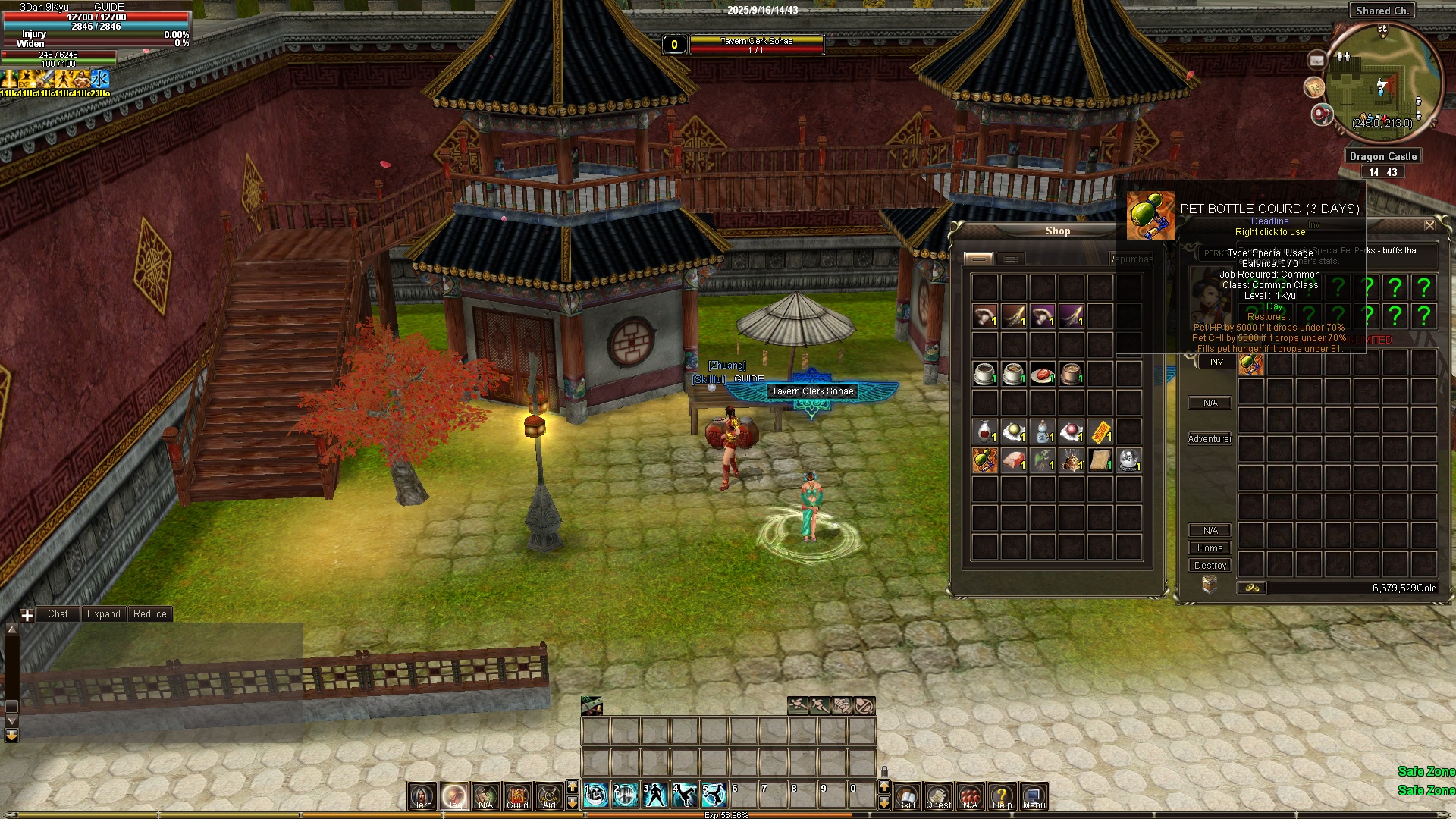The width and height of the screenshot is (1456, 819).
Task: Activate the skill in hotbar slot 1
Action: tap(597, 794)
